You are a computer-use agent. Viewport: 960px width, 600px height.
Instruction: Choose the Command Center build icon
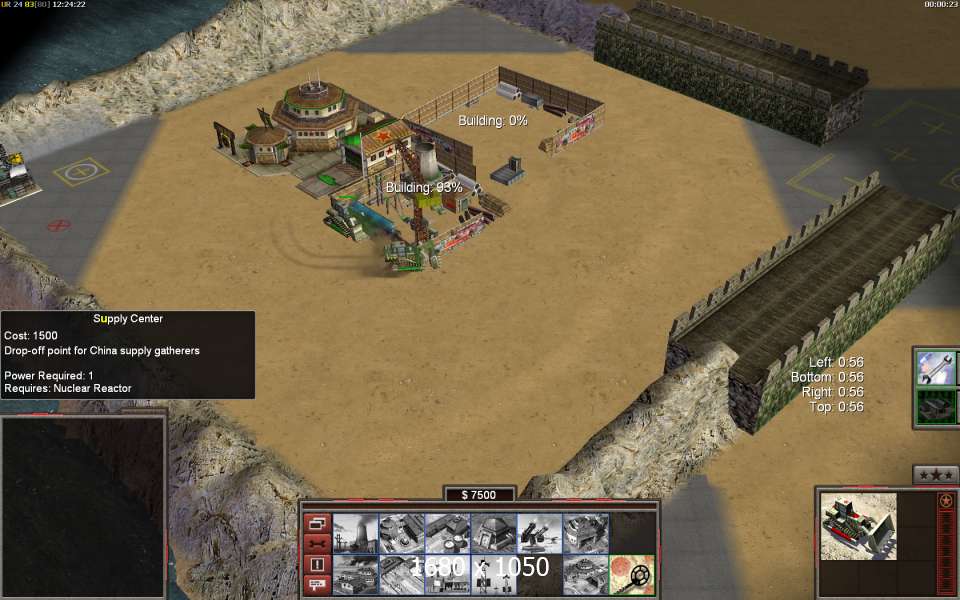point(585,575)
